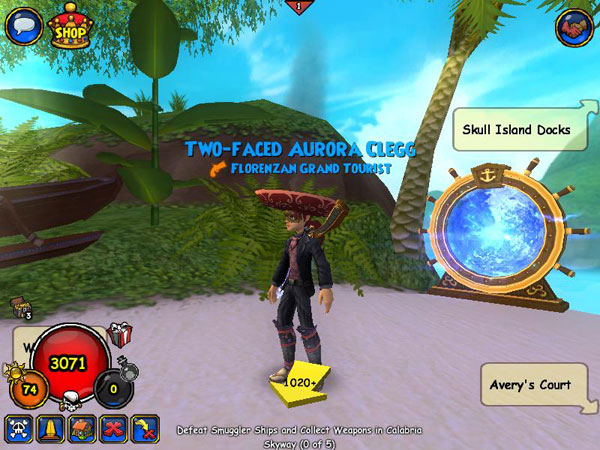Viewport: 600px width, 450px height.
Task: Click the yellow arrow and red X button
Action: pyautogui.click(x=144, y=428)
